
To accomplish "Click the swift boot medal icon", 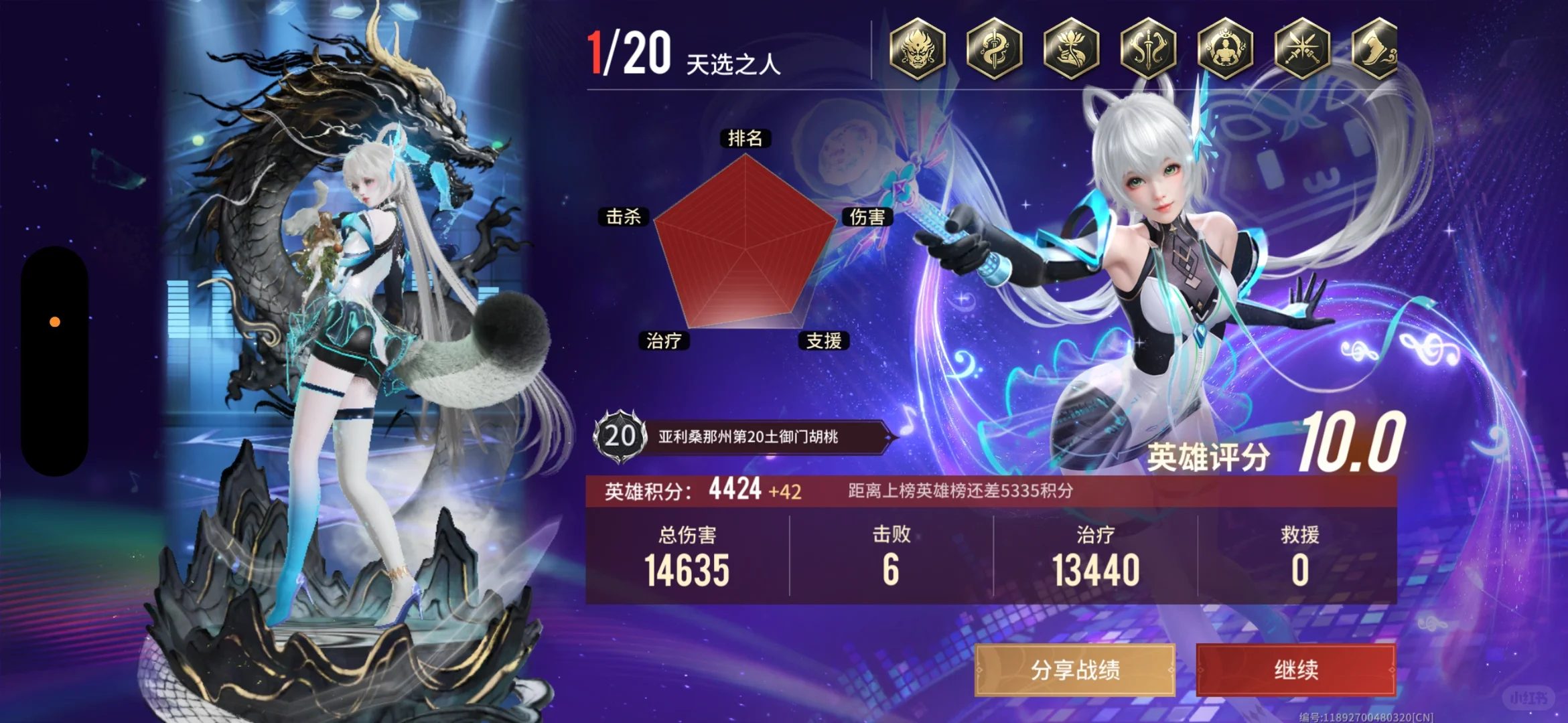I will (x=1378, y=50).
